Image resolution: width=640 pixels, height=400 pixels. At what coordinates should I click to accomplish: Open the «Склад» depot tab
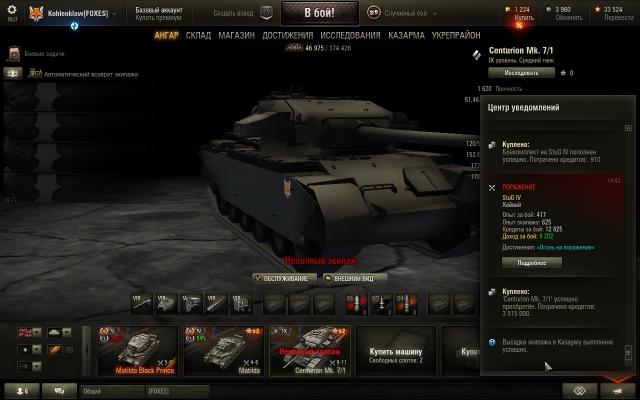(x=198, y=35)
